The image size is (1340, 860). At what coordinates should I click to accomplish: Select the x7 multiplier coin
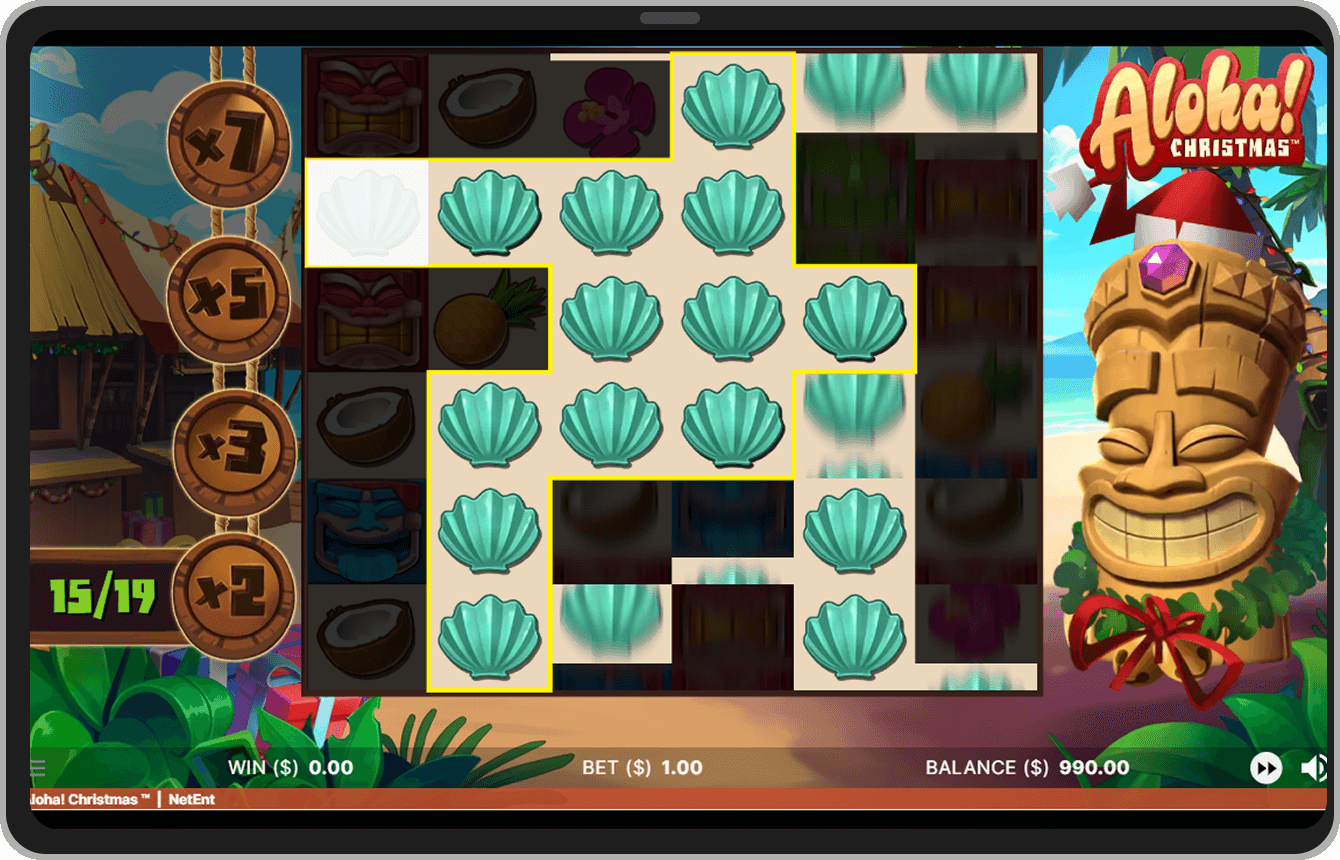coord(230,142)
